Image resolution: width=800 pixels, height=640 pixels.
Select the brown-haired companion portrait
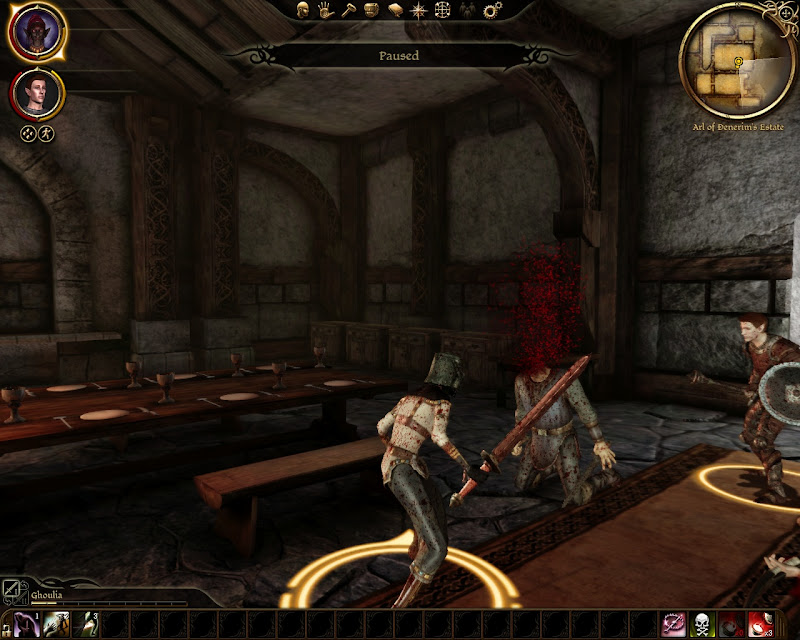point(38,93)
